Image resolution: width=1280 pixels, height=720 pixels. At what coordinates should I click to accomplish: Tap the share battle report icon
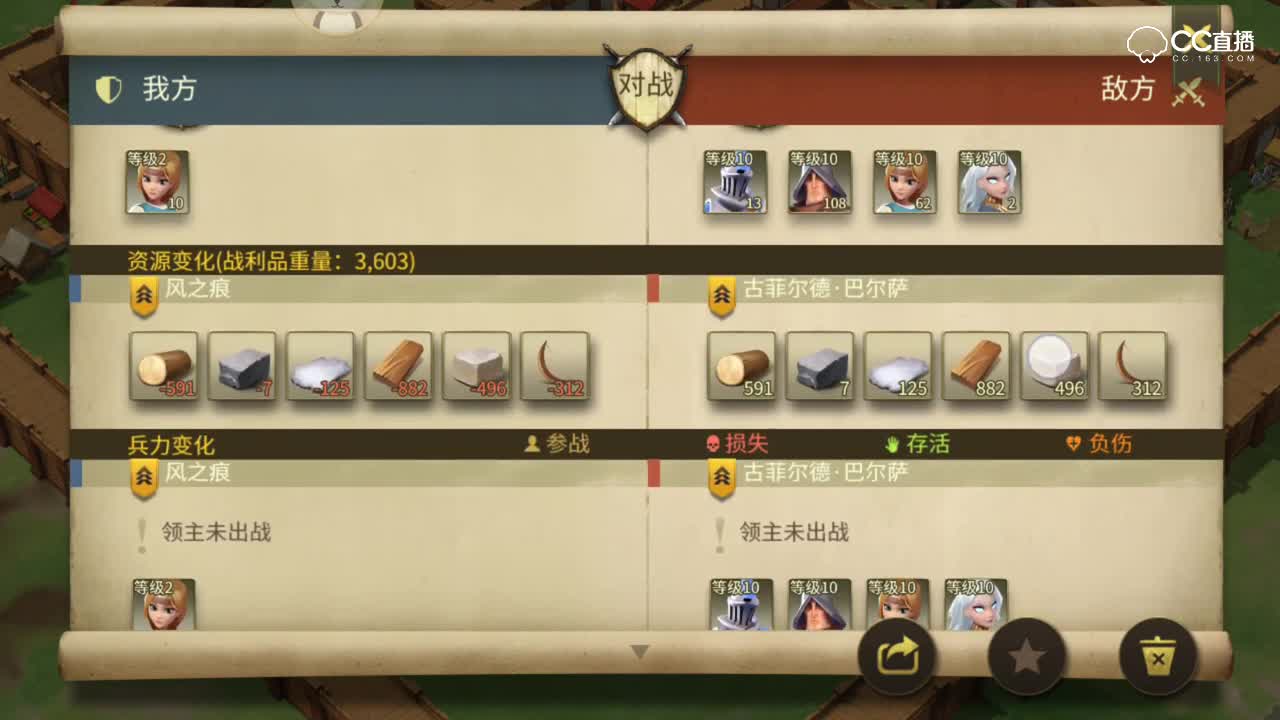point(897,655)
